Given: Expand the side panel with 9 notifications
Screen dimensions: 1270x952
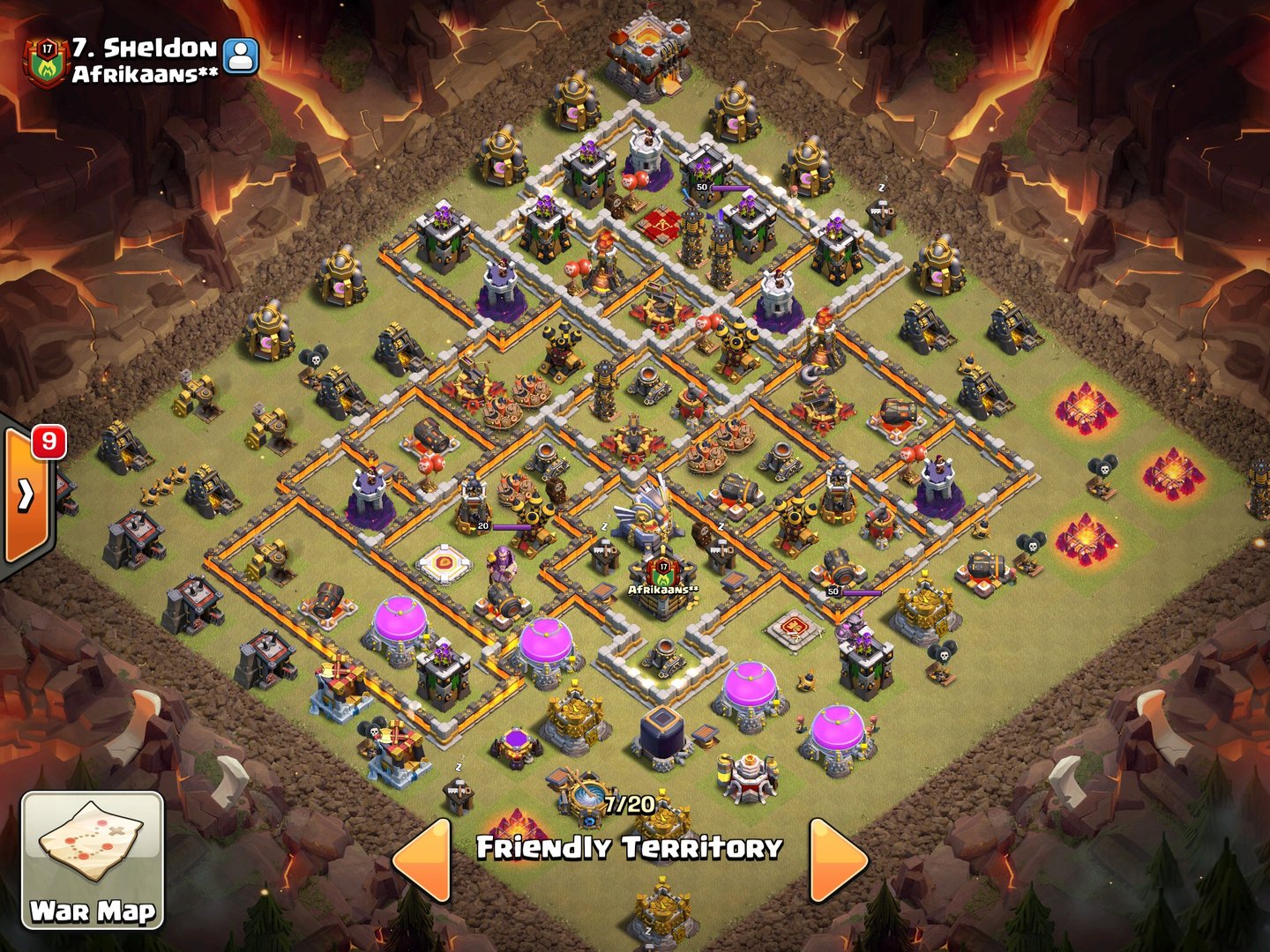Looking at the screenshot, I should click(x=26, y=495).
